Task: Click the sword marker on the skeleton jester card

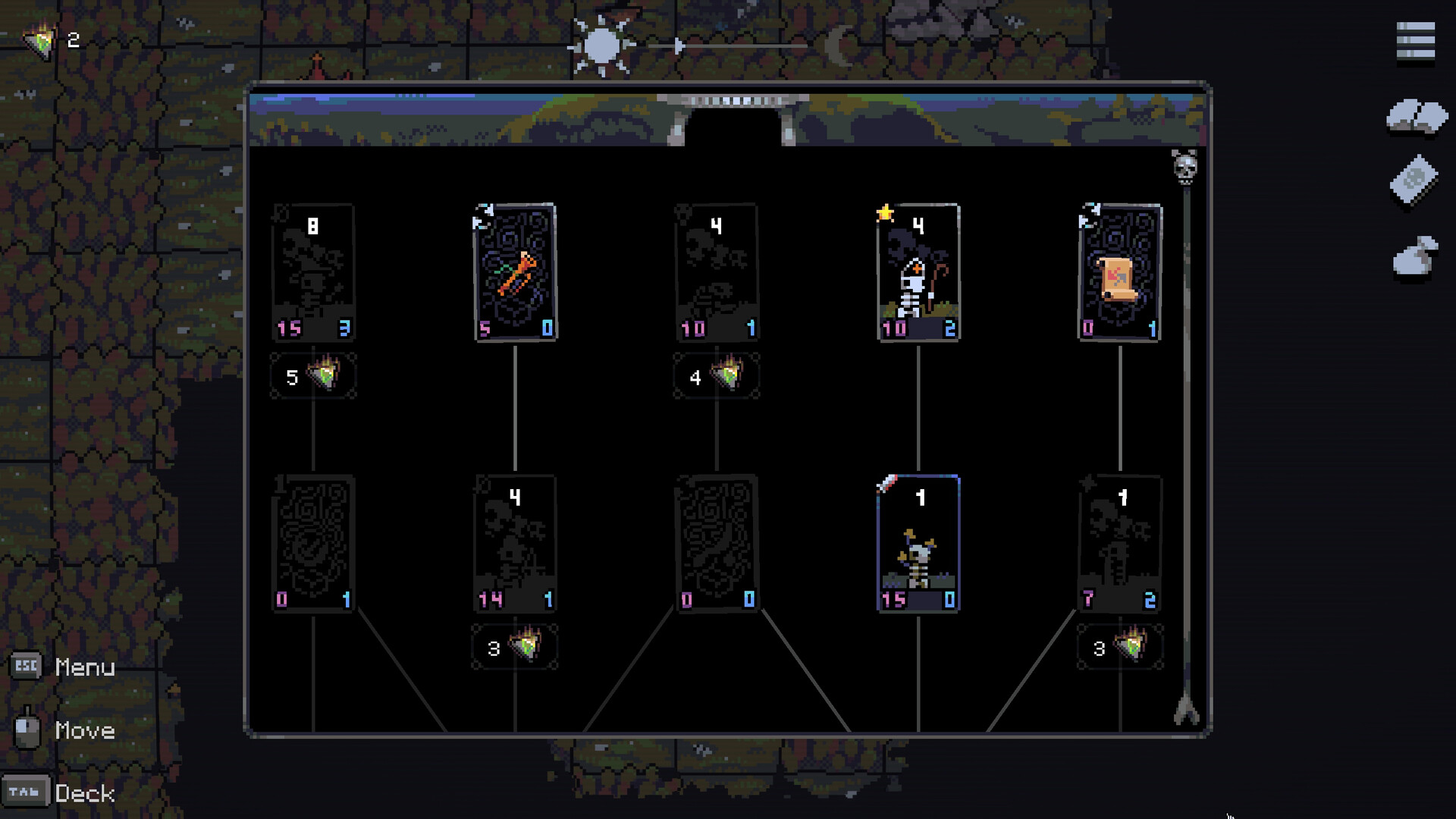Action: (887, 484)
